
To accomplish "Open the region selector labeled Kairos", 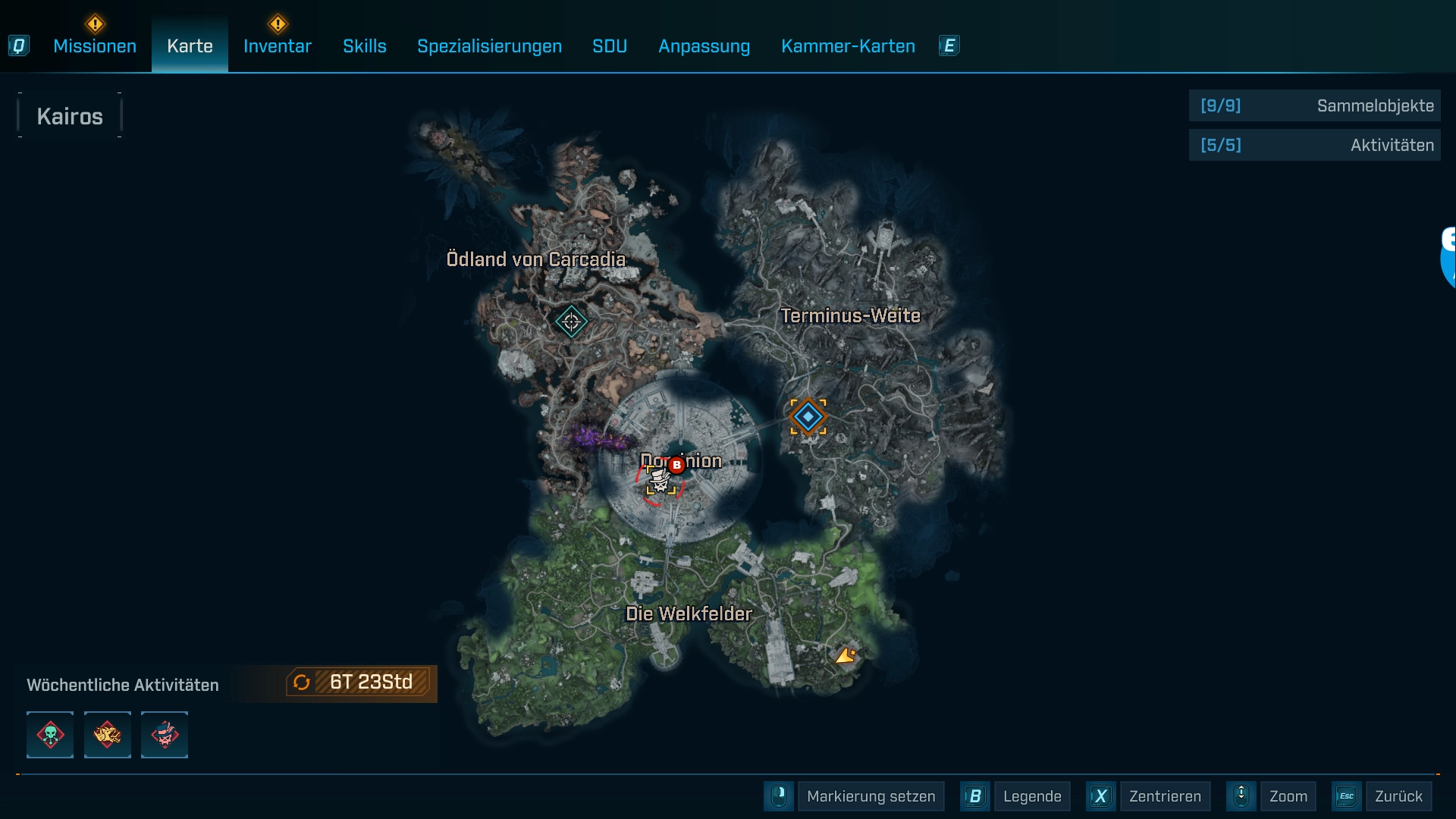I will coord(70,115).
